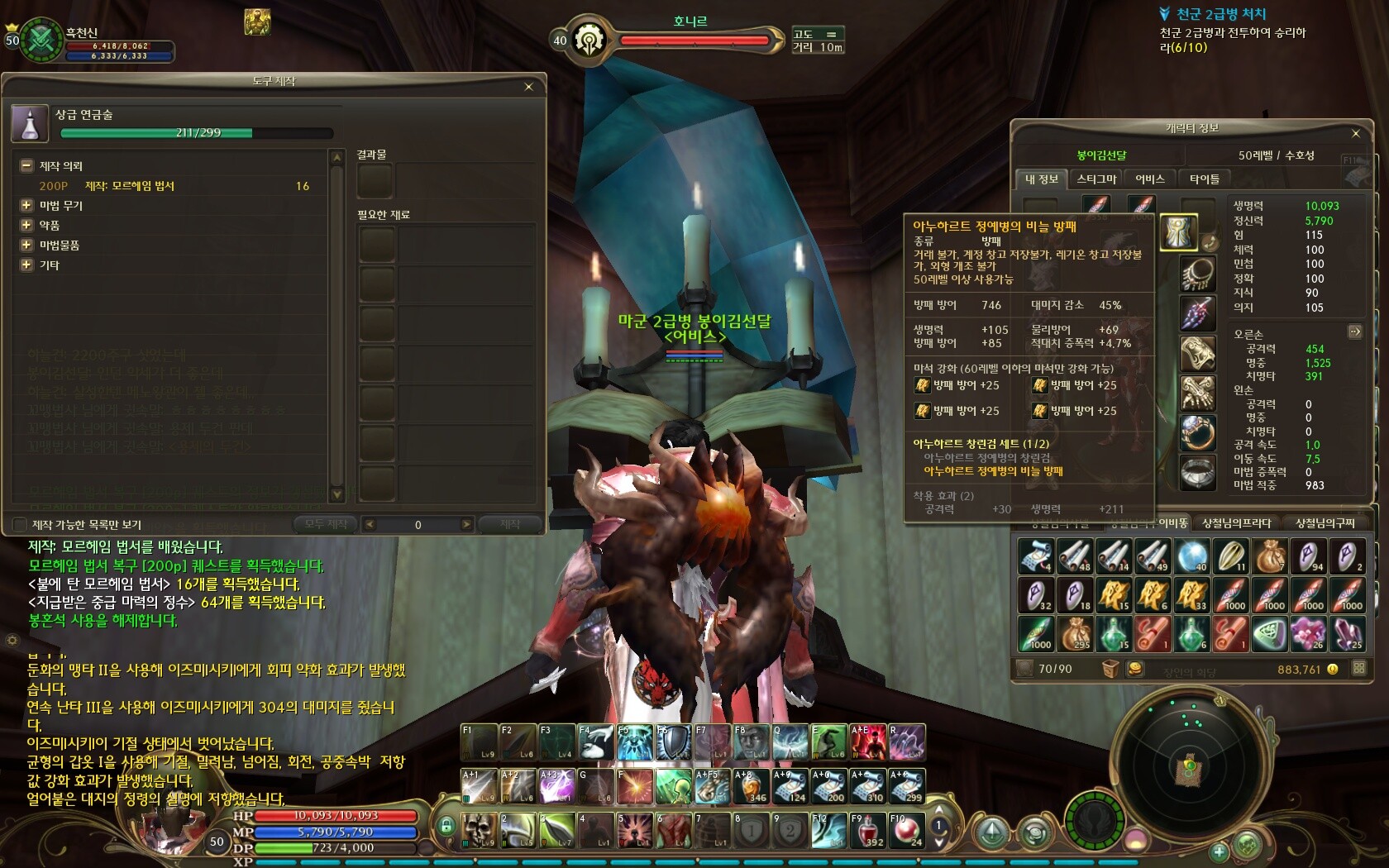Expand the 마법물품 category
Viewport: 1389px width, 868px height.
point(26,245)
